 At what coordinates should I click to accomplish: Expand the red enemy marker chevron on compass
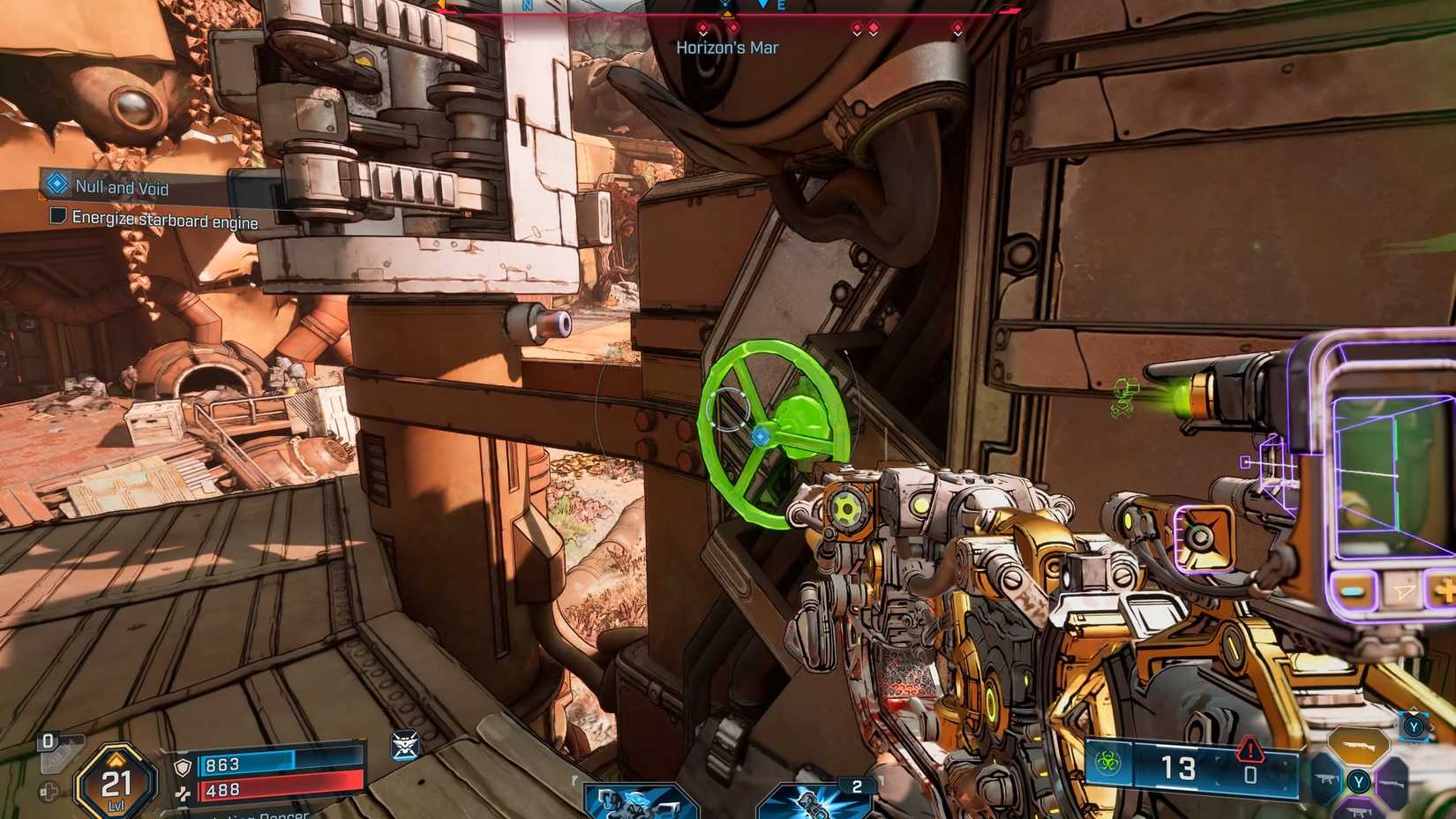click(x=704, y=28)
